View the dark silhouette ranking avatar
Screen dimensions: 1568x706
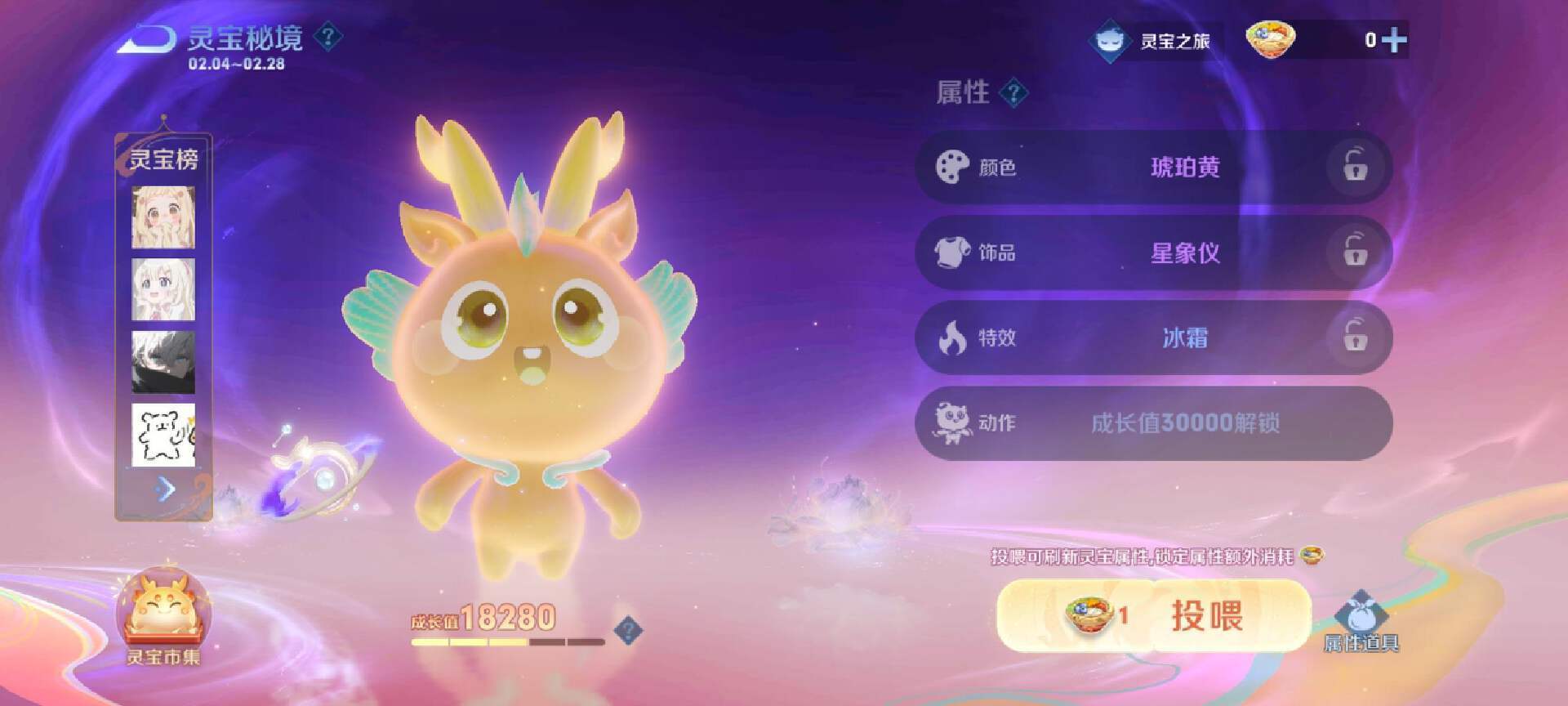coord(163,362)
